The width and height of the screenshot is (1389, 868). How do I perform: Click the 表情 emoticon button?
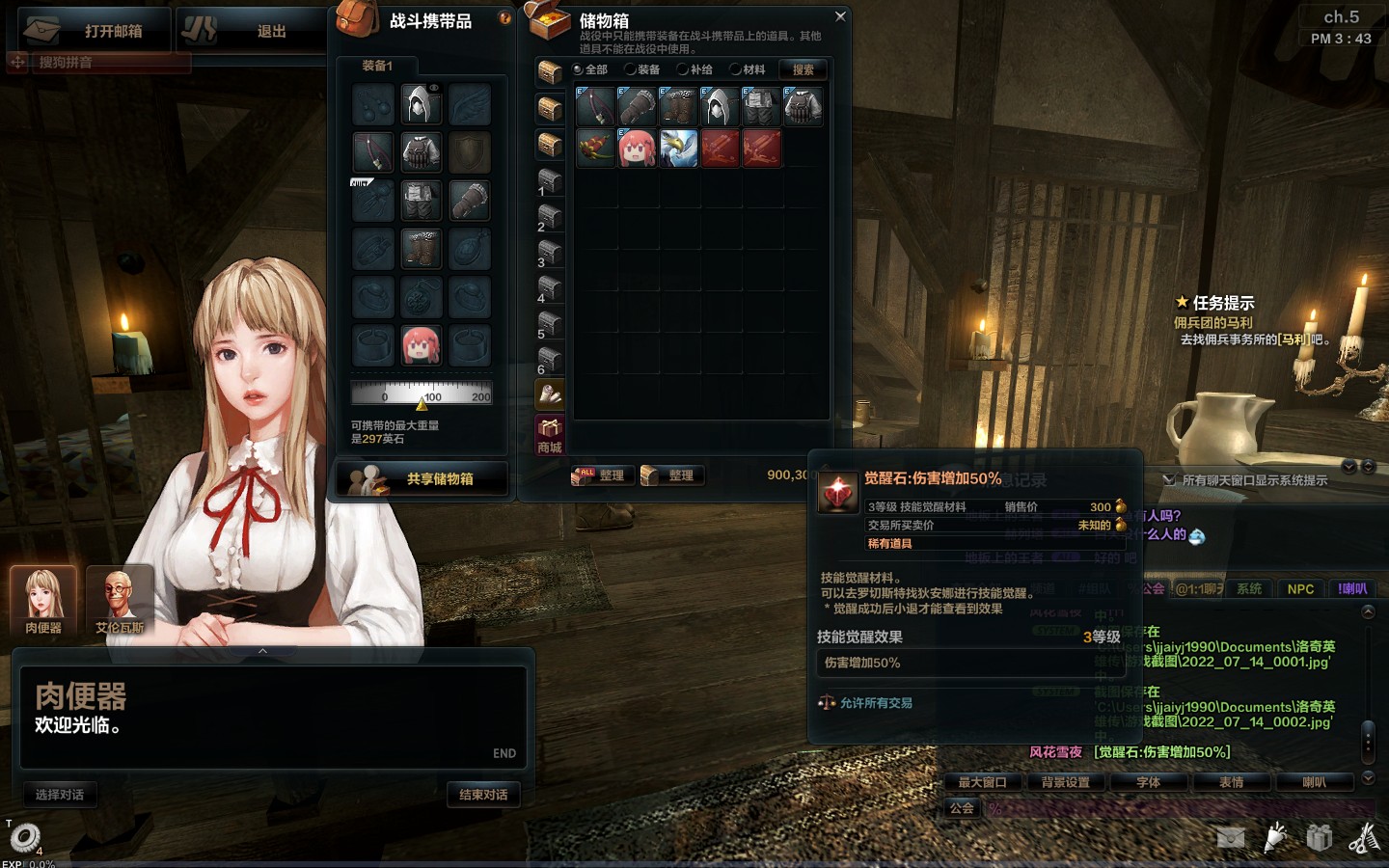point(1231,782)
